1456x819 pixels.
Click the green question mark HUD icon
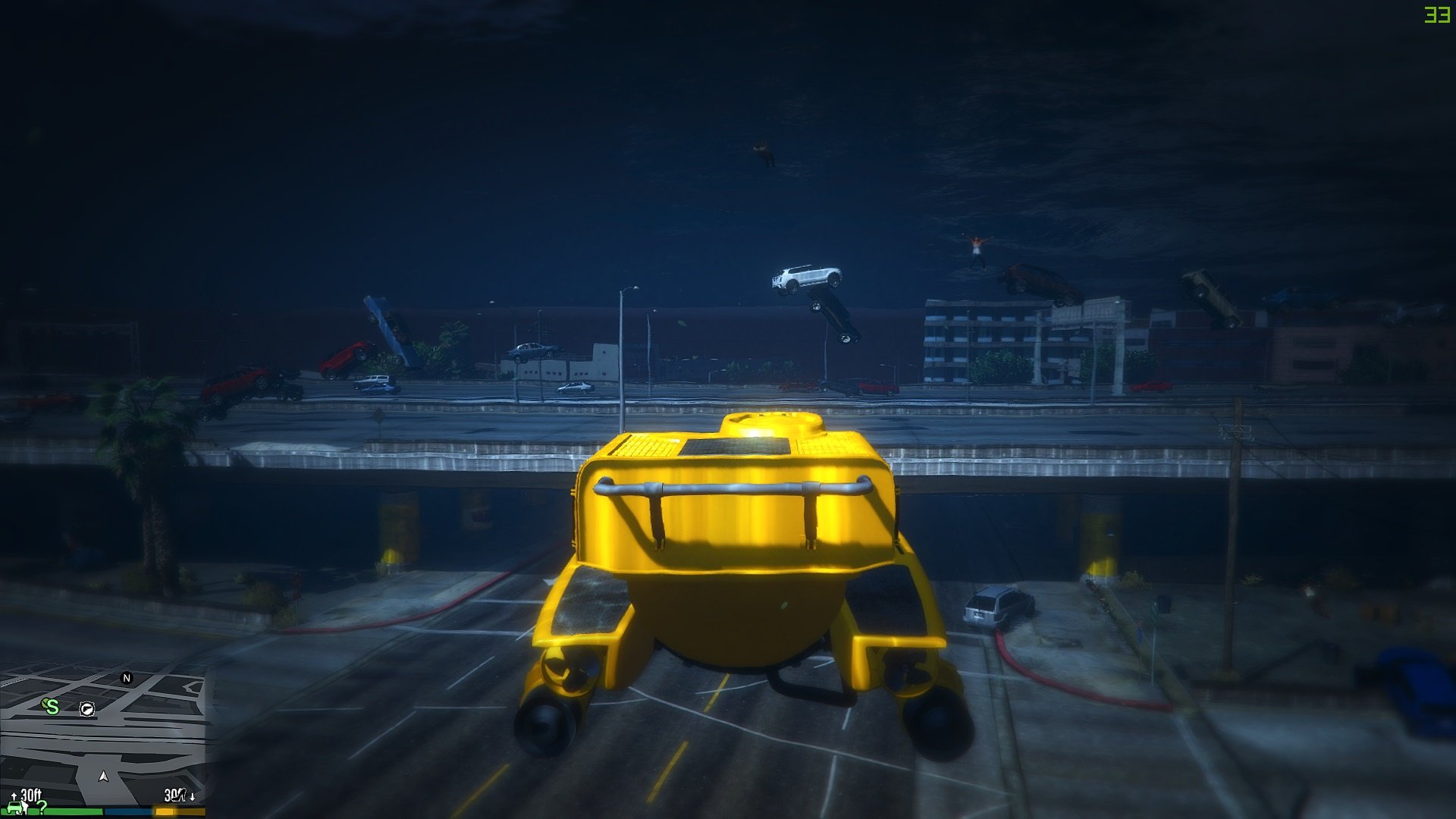coord(43,807)
